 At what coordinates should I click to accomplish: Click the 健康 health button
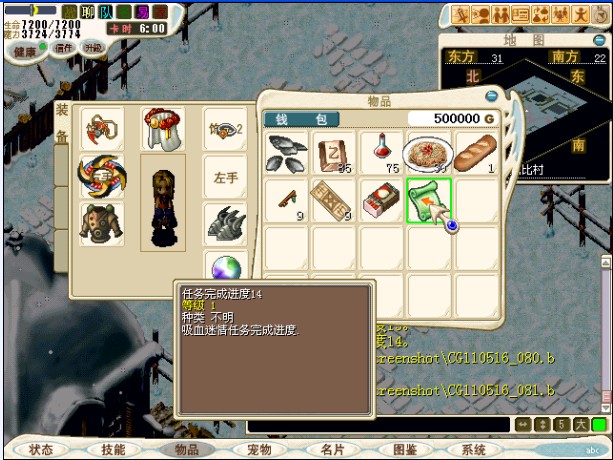point(25,51)
